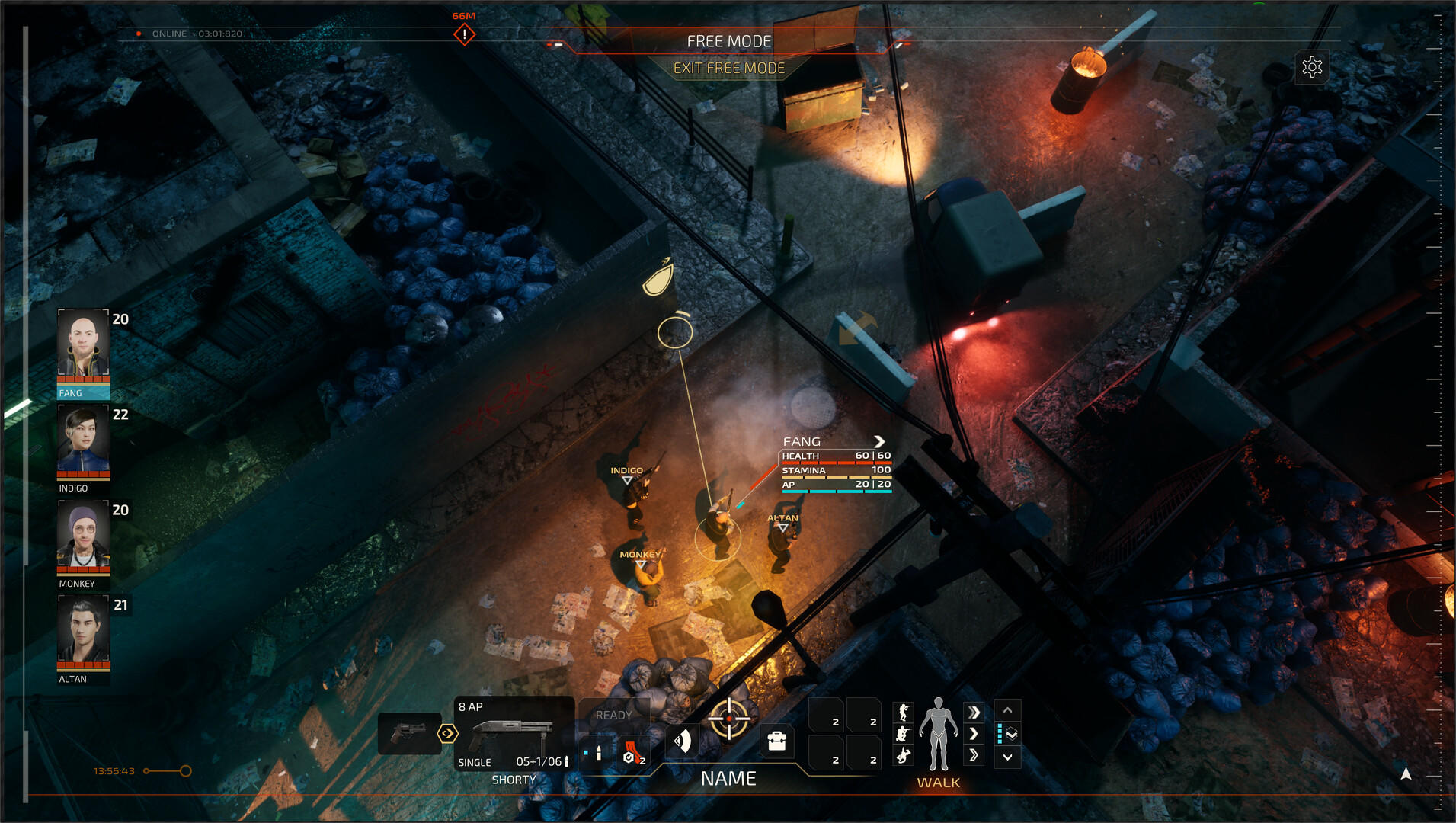
Task: Click EXIT FREE MODE
Action: tap(729, 68)
